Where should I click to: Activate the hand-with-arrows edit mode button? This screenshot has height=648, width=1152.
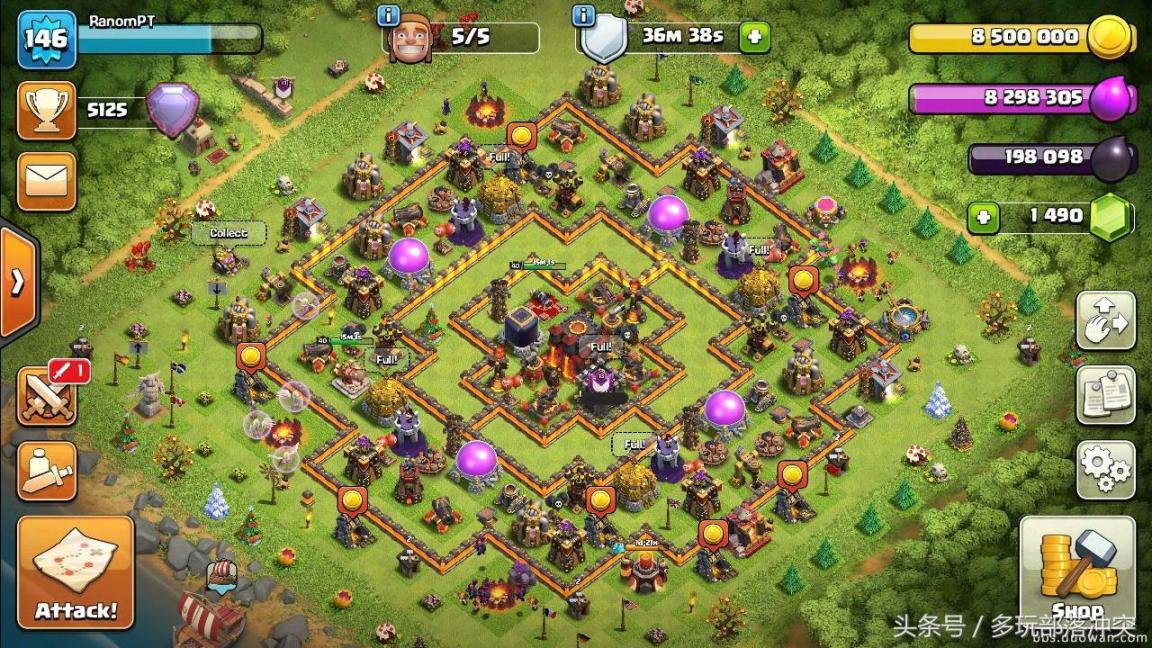[1105, 320]
